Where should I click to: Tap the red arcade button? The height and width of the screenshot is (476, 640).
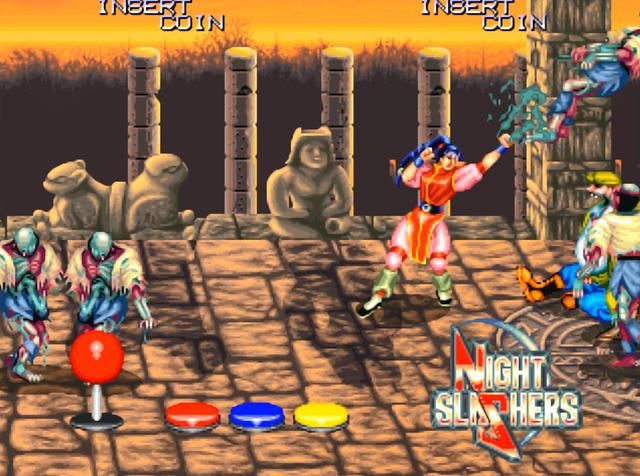pos(192,414)
